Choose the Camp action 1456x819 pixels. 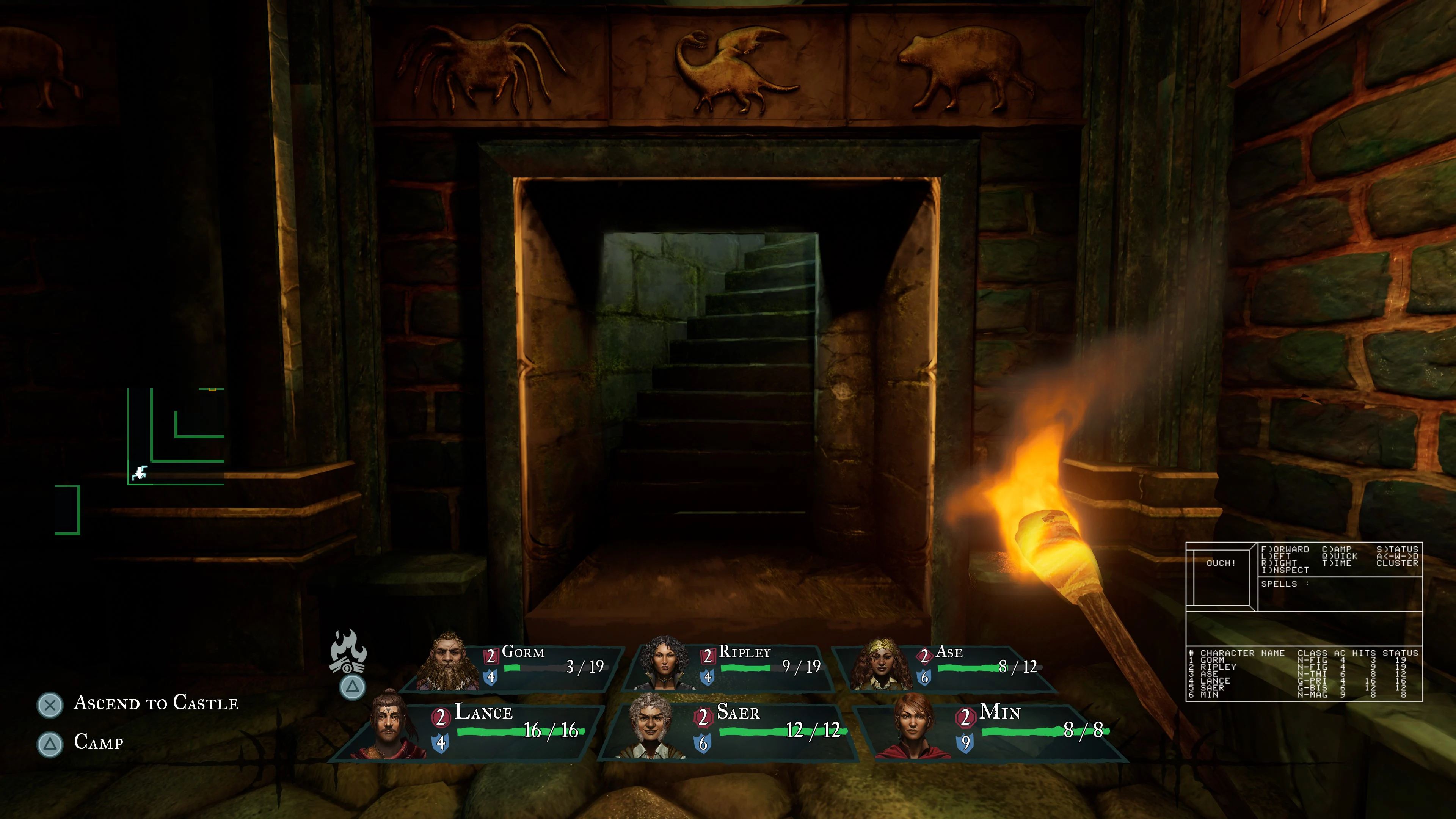(99, 744)
